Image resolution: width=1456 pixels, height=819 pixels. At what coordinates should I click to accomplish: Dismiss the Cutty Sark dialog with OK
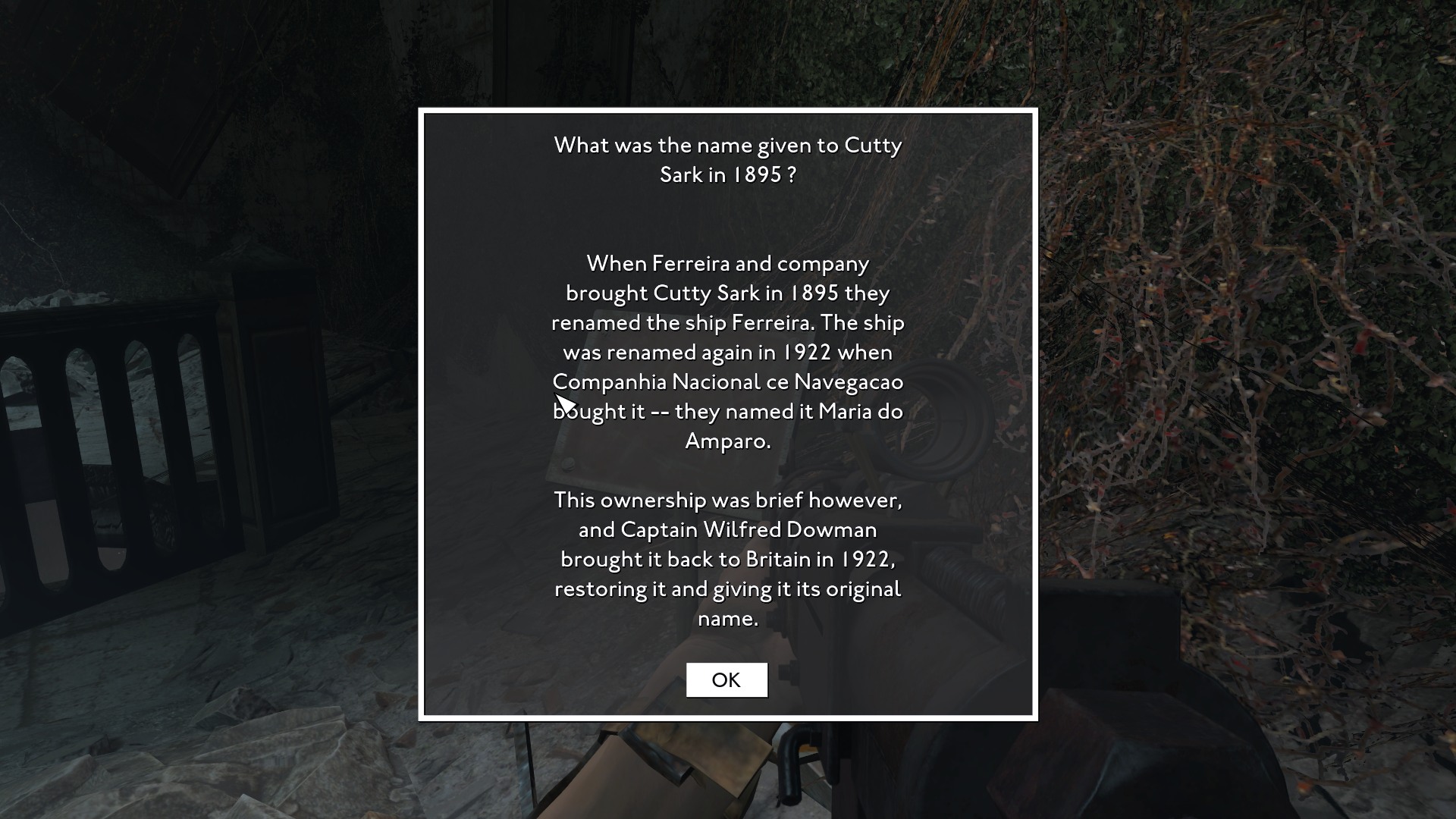(726, 679)
